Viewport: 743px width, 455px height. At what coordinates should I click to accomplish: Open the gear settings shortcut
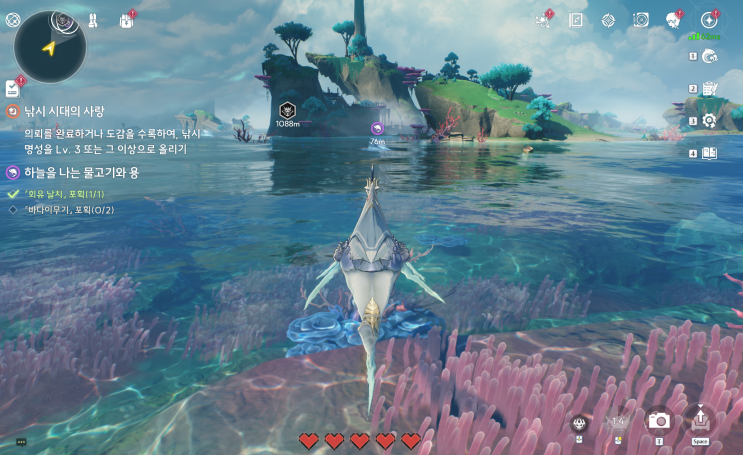[x=709, y=121]
